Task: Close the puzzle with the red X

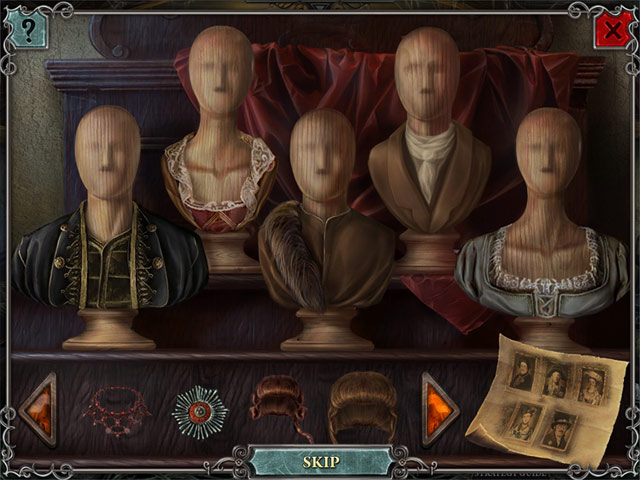Action: [612, 30]
